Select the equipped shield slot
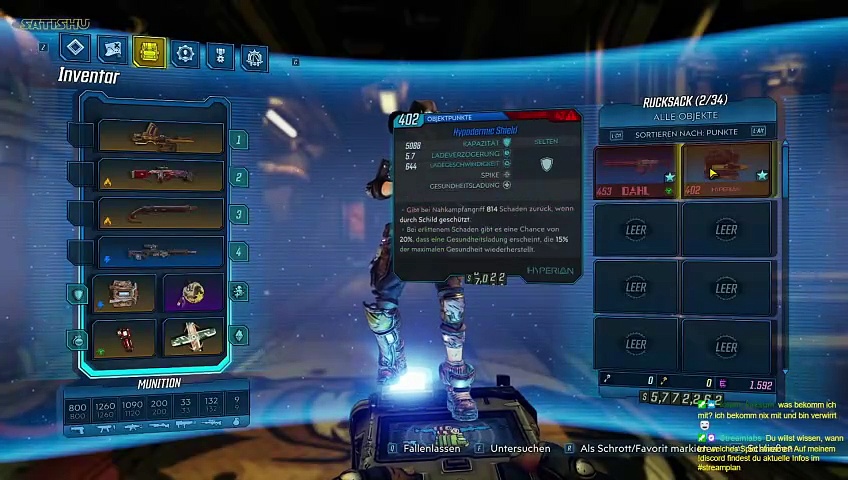The height and width of the screenshot is (480, 848). click(x=125, y=293)
